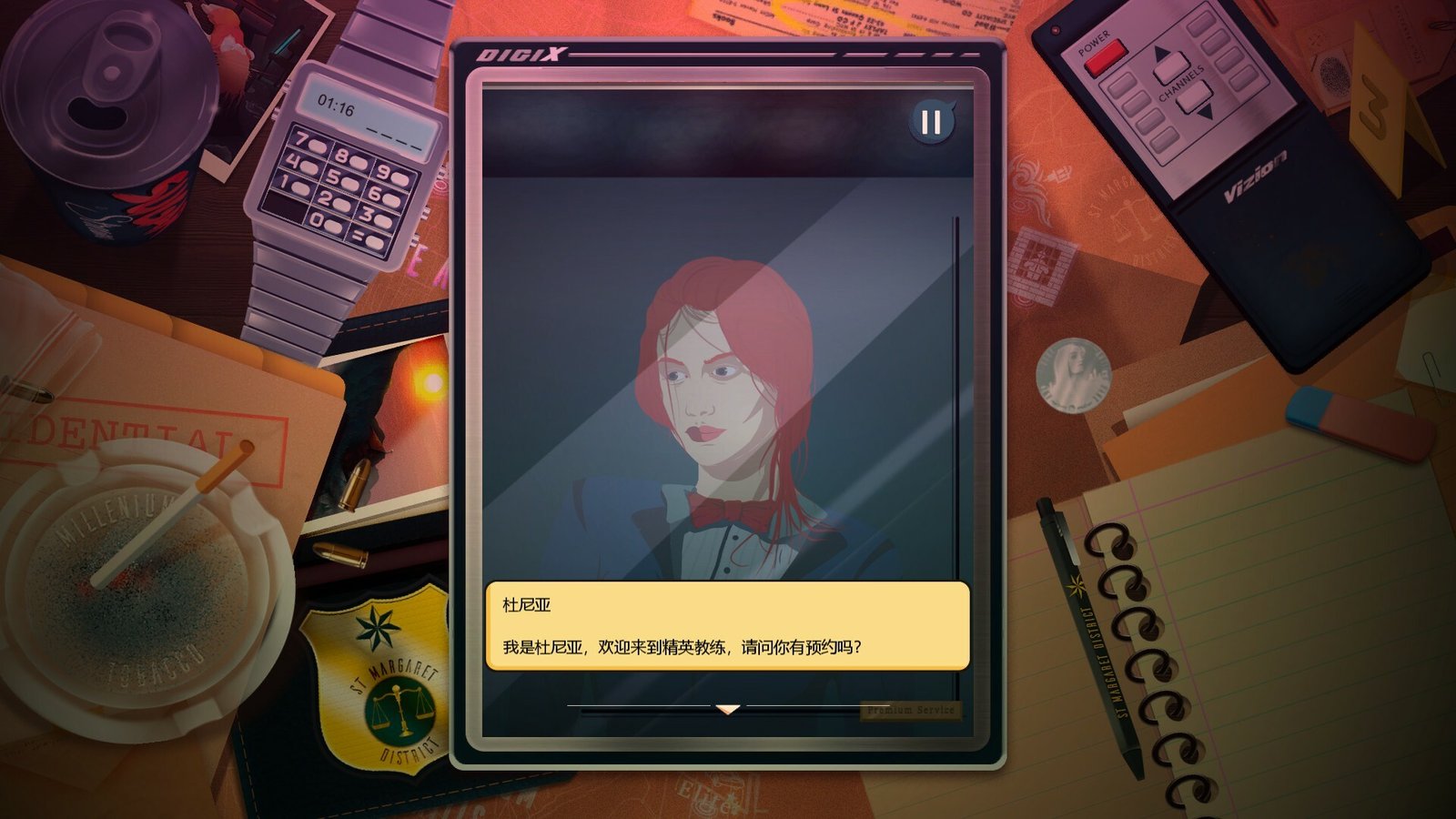Viewport: 1456px width, 819px height.
Task: Pause the video call with 杜尼亚
Action: pyautogui.click(x=930, y=120)
